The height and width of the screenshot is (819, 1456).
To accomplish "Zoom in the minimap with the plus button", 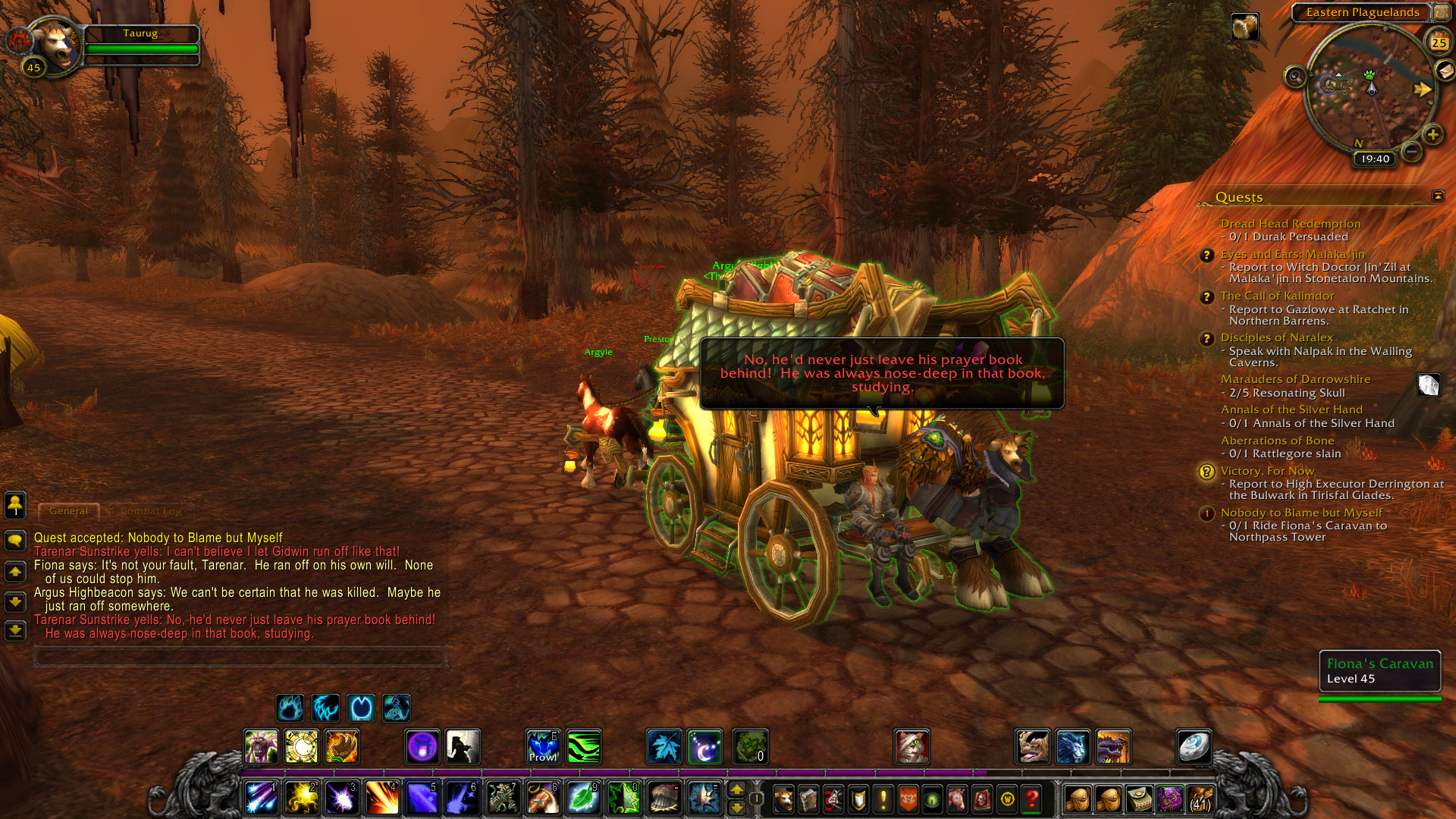I will coord(1432,135).
